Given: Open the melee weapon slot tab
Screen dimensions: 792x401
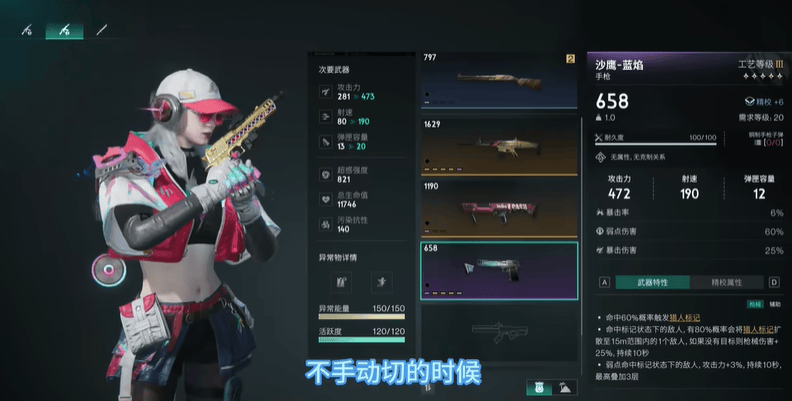Looking at the screenshot, I should (101, 29).
